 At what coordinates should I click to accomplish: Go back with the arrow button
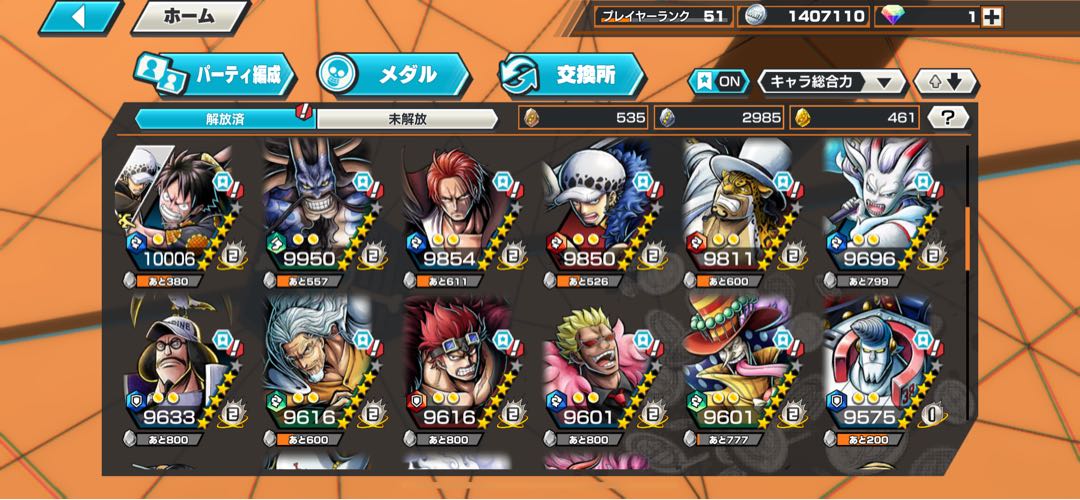click(x=80, y=17)
